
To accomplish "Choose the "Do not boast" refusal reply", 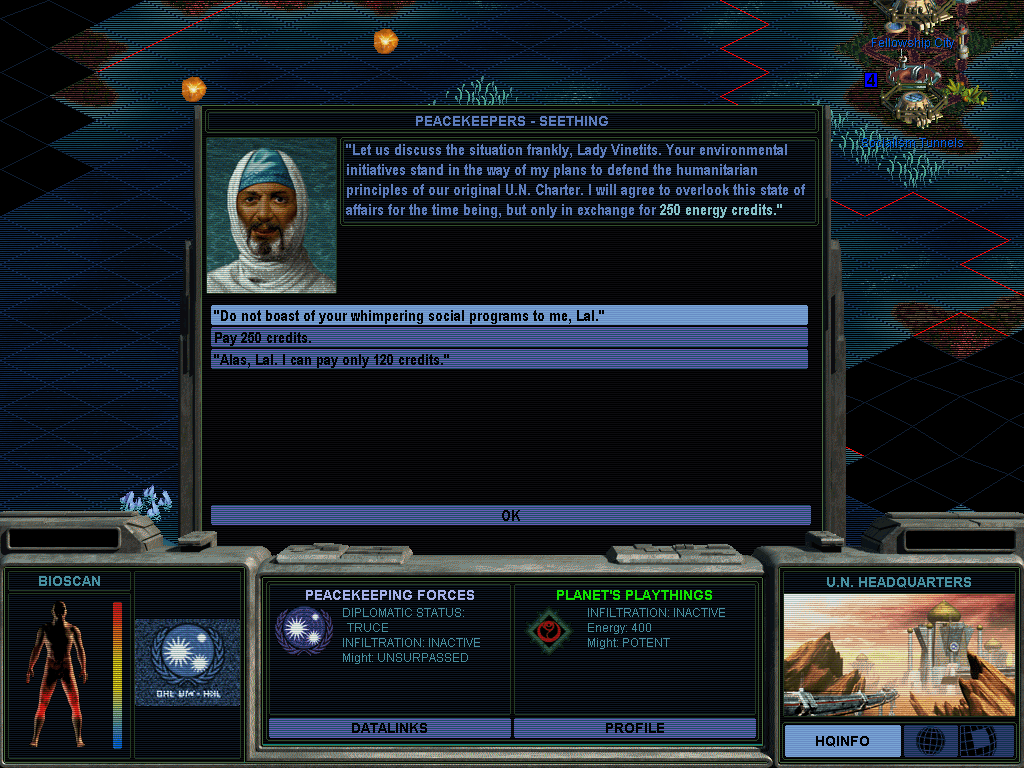I will click(509, 316).
